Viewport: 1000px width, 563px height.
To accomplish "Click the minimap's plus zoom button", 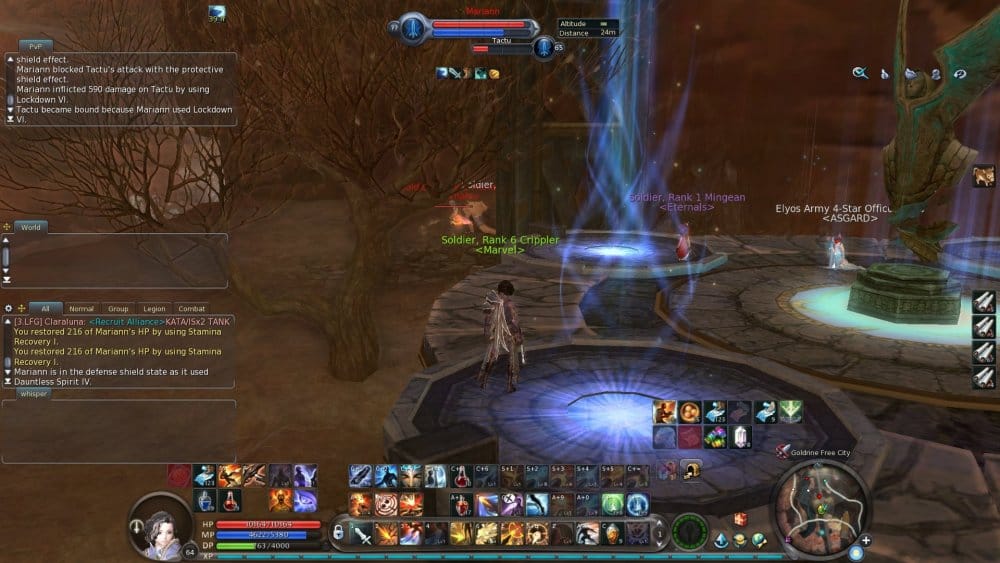I will coord(866,541).
